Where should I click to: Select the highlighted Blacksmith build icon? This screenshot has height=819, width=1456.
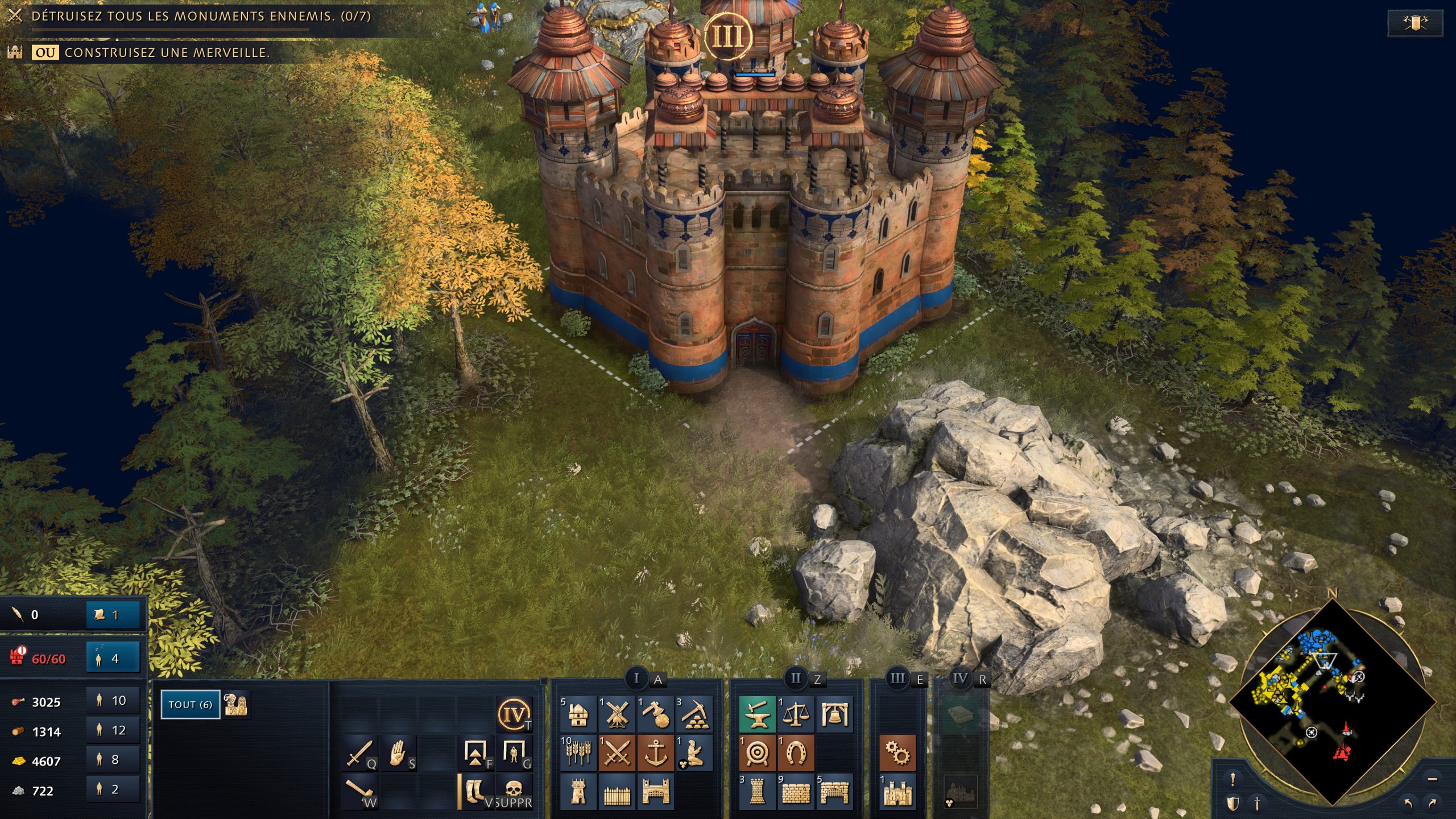click(757, 715)
